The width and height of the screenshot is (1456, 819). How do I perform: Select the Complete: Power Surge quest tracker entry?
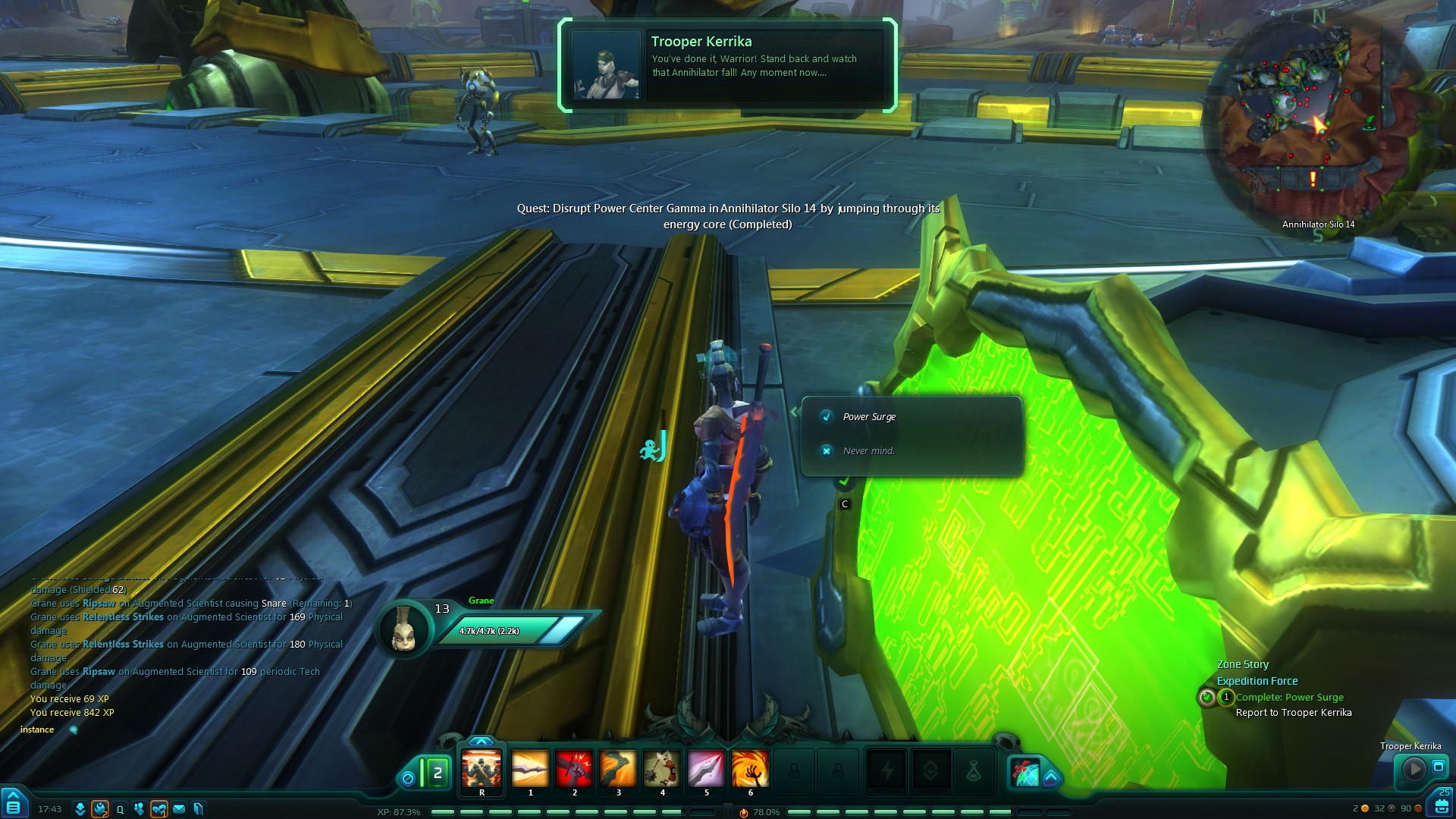1289,698
